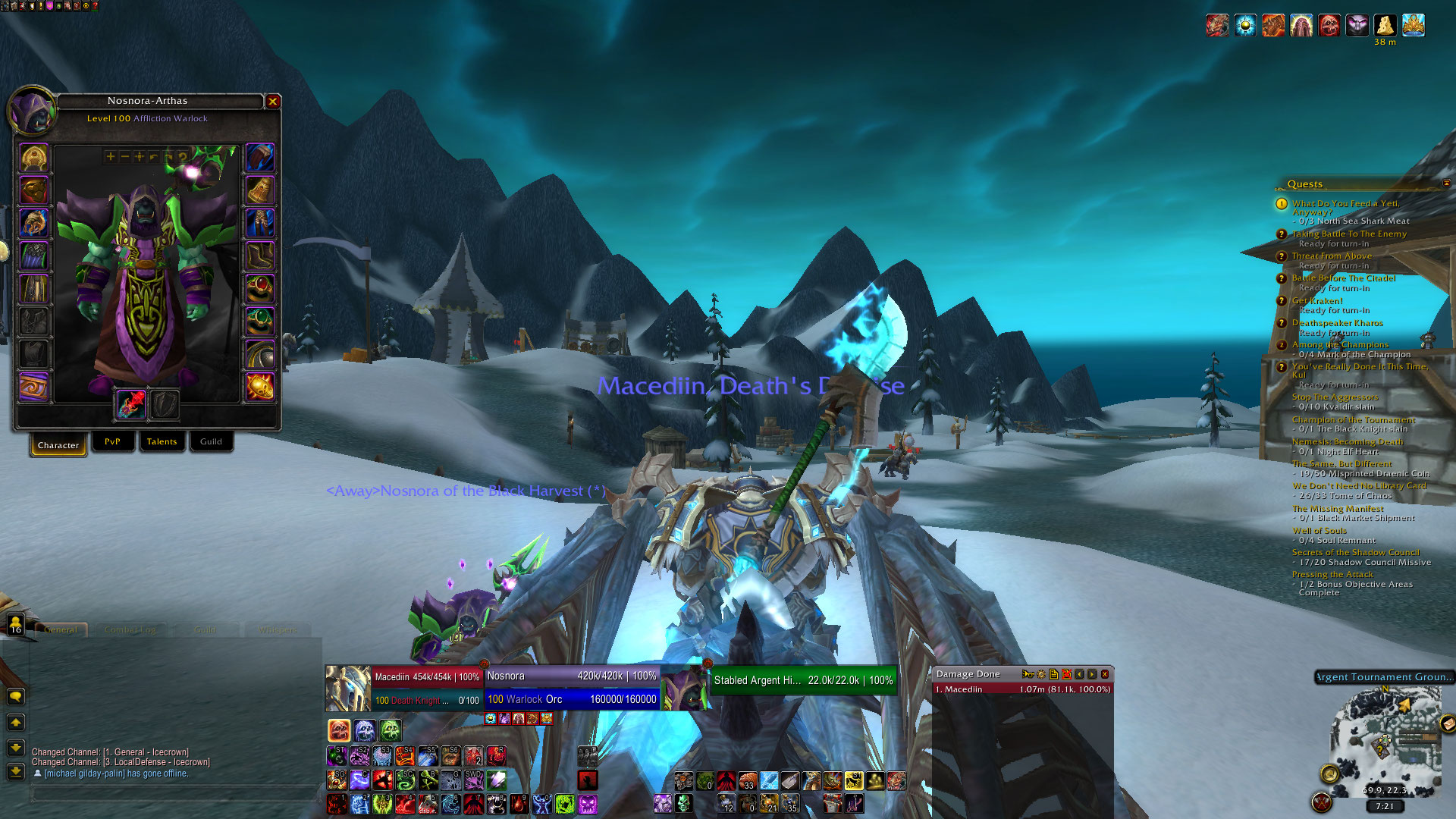Viewport: 1456px width, 819px height.
Task: Open the Pressing the Attack quest entry
Action: (1332, 575)
